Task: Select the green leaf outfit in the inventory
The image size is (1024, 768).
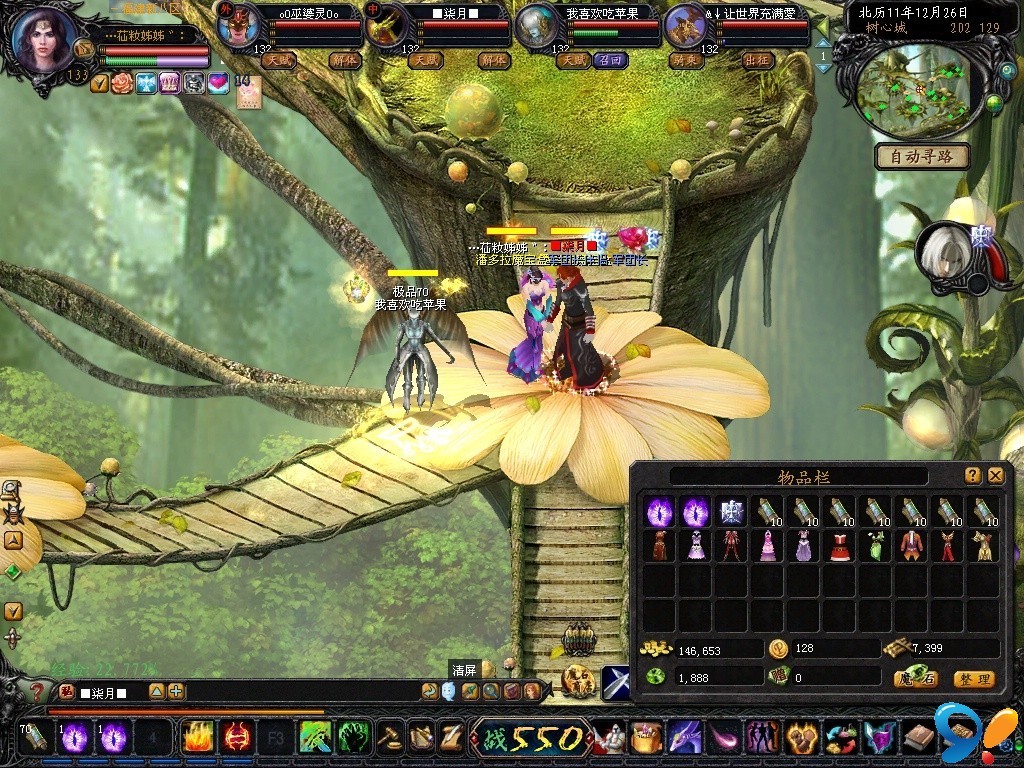Action: coord(876,546)
